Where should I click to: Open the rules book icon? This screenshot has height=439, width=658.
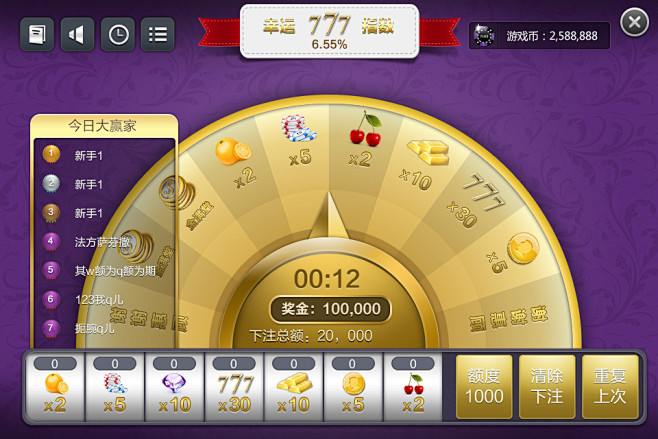(37, 34)
